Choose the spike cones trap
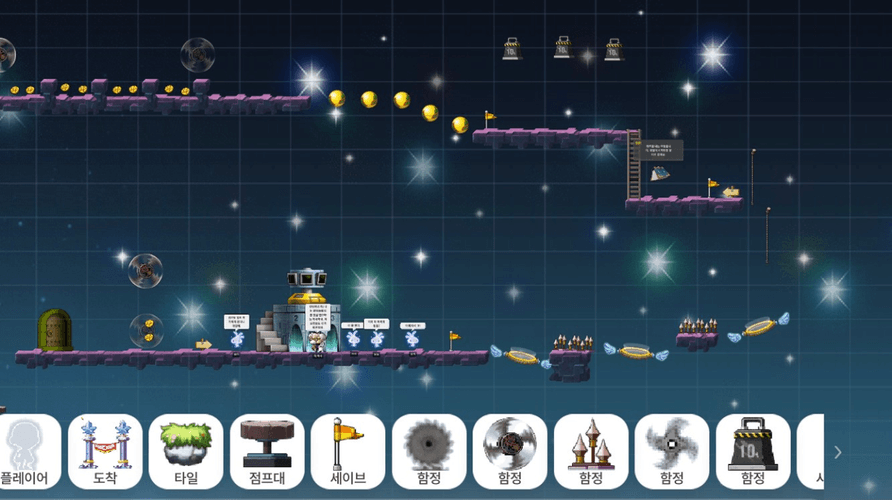Image resolution: width=892 pixels, height=500 pixels. click(x=591, y=451)
